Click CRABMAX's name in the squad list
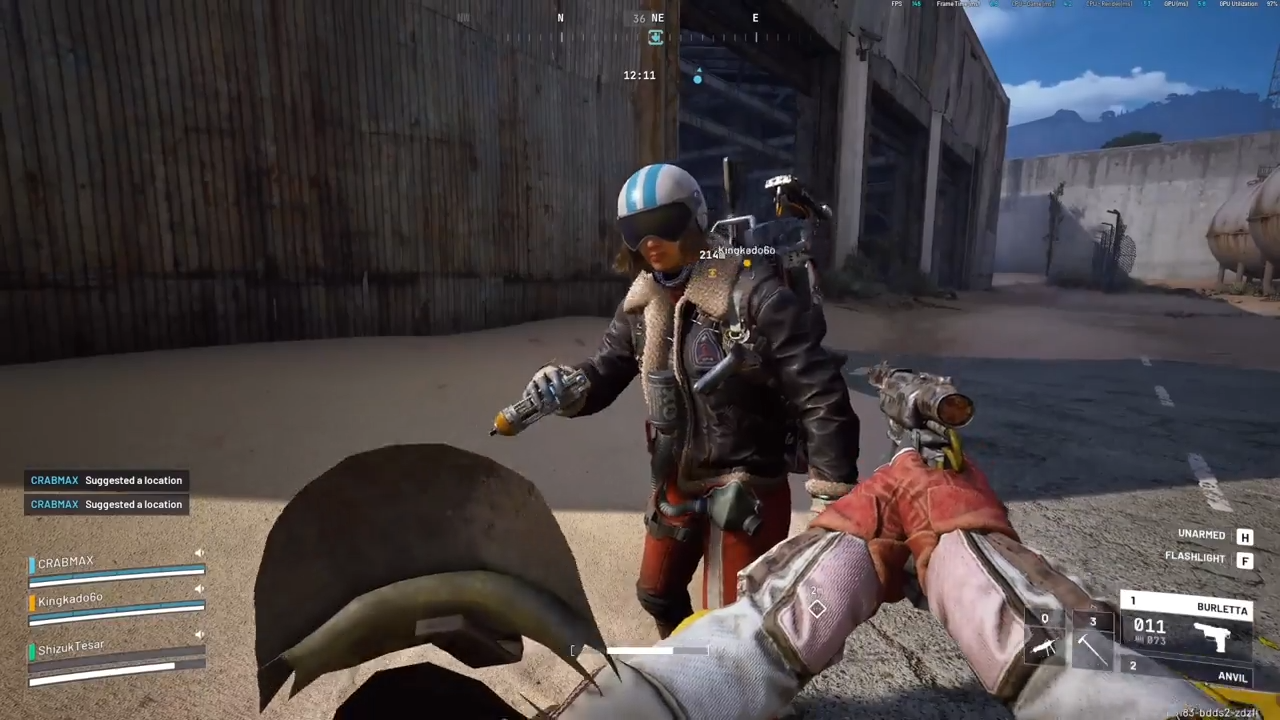This screenshot has width=1280, height=720. (66, 563)
